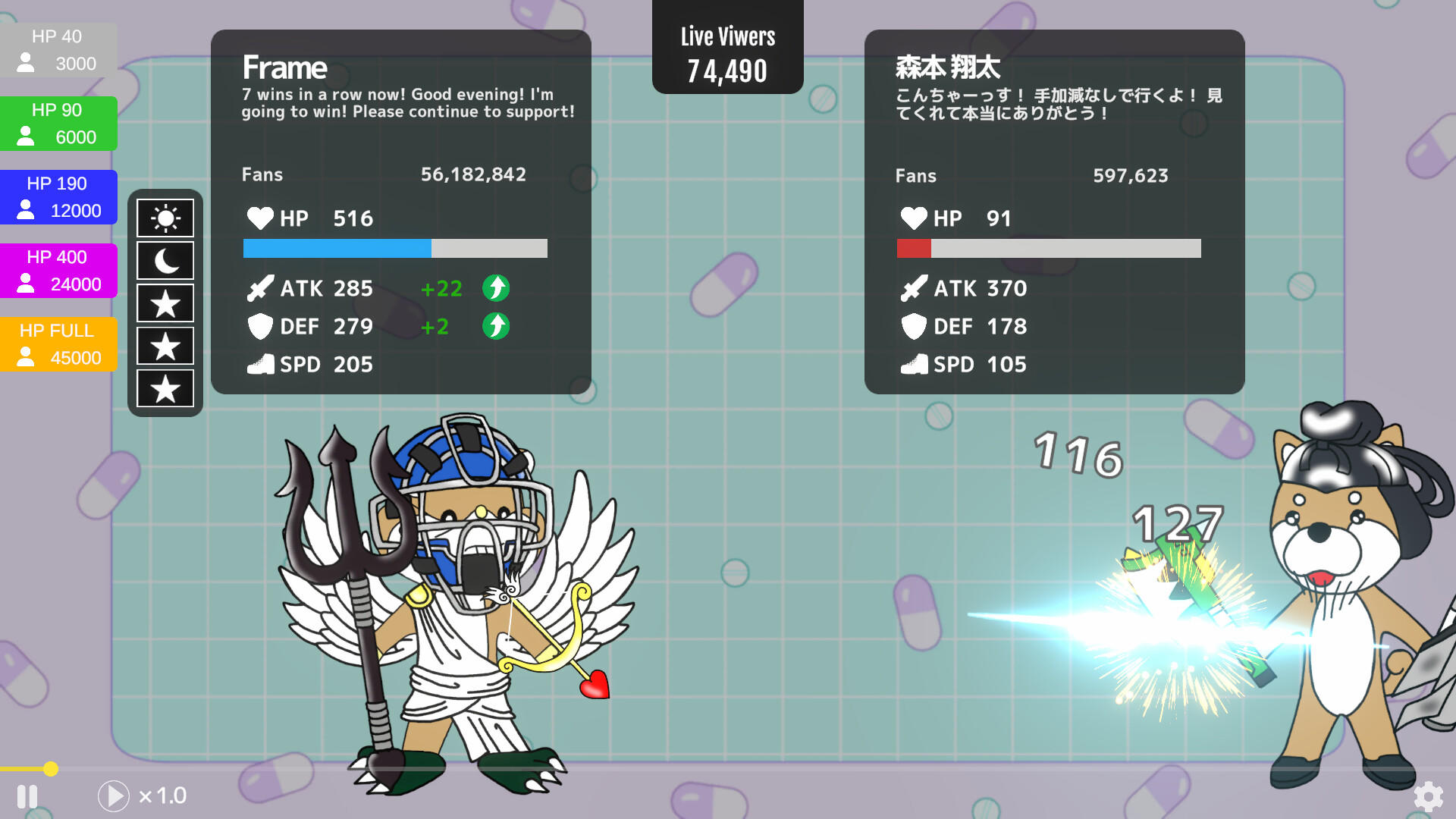
Task: Click the middle star icon in the toolbar
Action: pyautogui.click(x=165, y=346)
